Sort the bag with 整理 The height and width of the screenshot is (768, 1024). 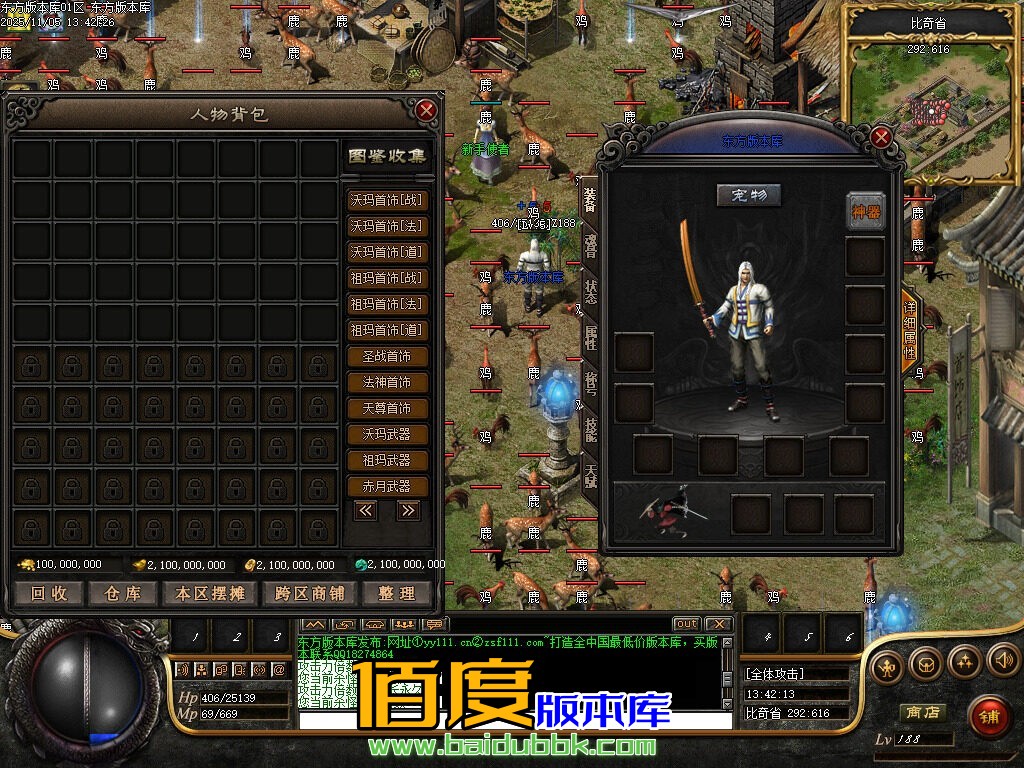pos(396,593)
